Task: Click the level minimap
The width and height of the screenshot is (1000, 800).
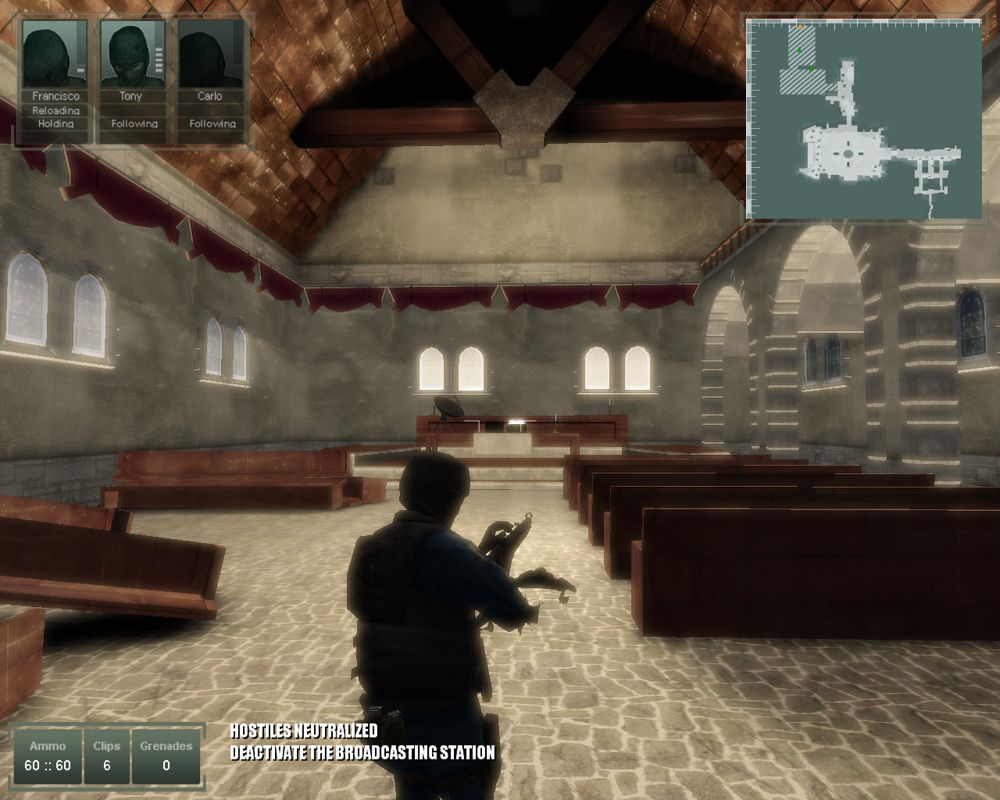Action: click(865, 120)
